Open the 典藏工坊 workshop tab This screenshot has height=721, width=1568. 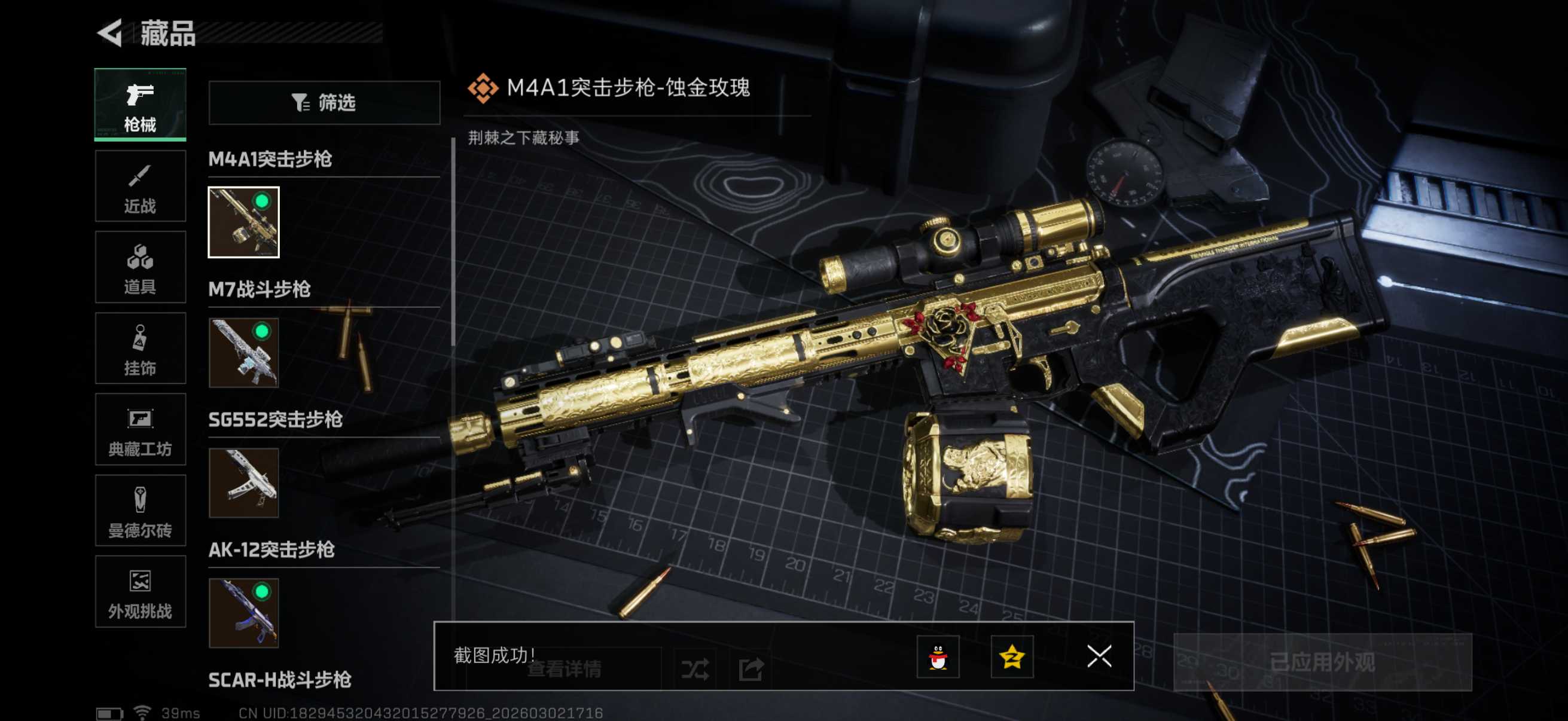tap(140, 430)
